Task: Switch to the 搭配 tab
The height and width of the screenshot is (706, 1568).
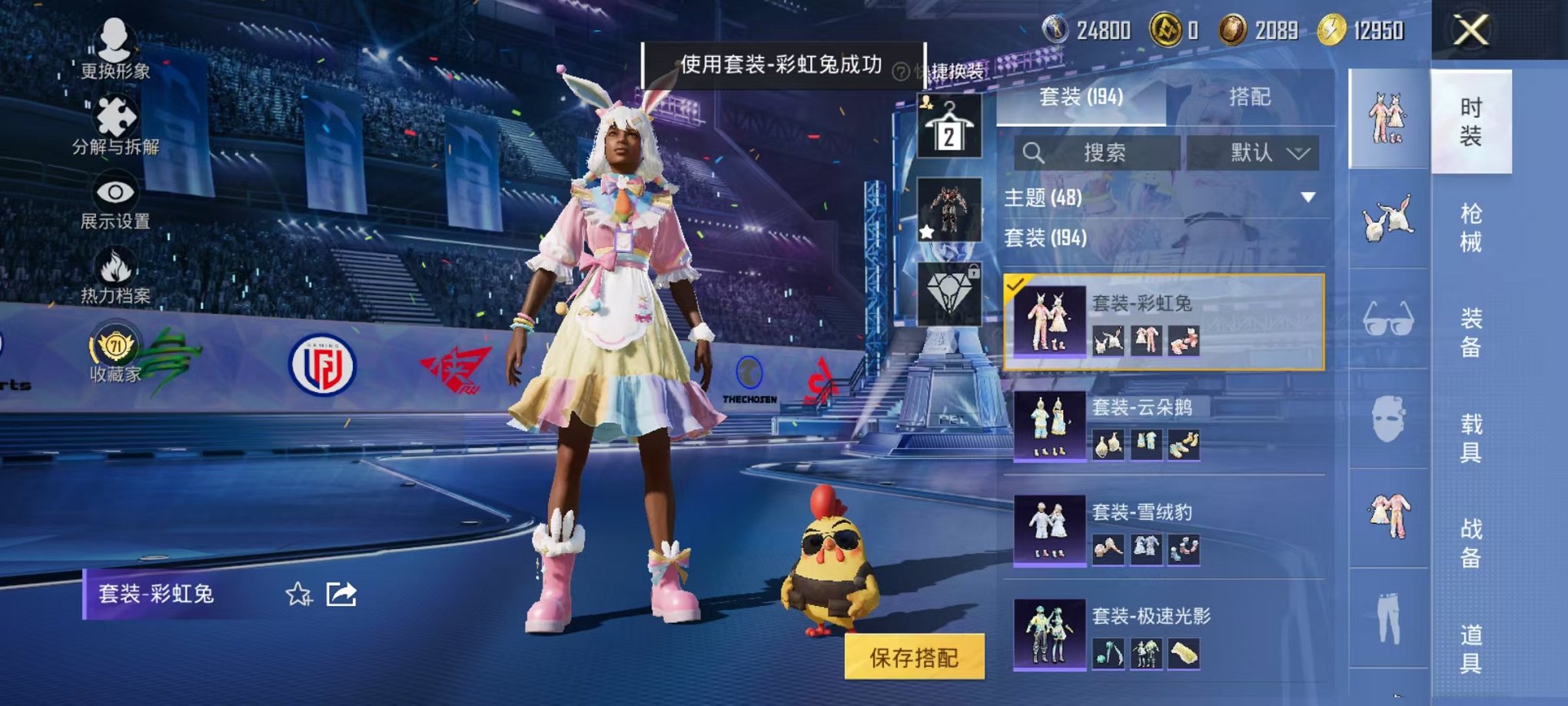Action: 1249,98
